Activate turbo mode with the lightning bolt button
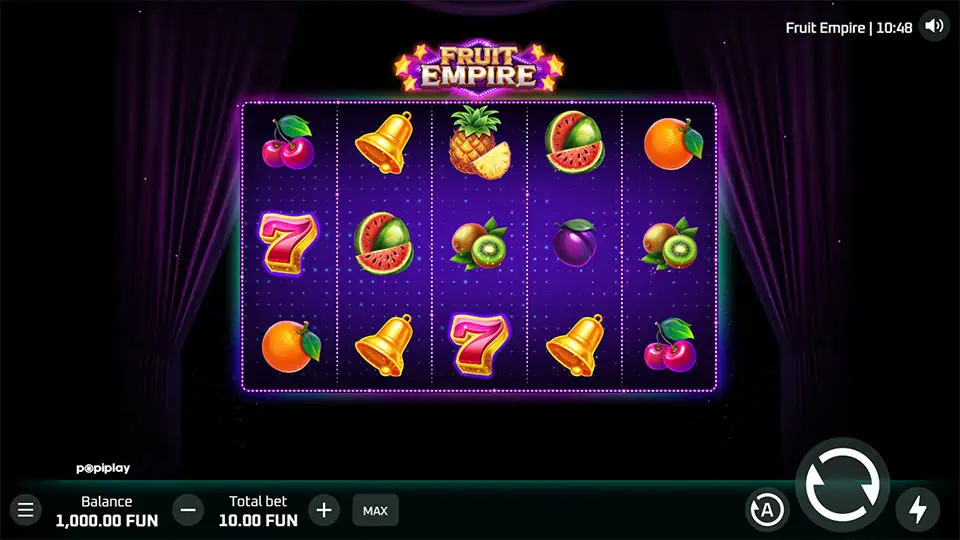 click(917, 510)
